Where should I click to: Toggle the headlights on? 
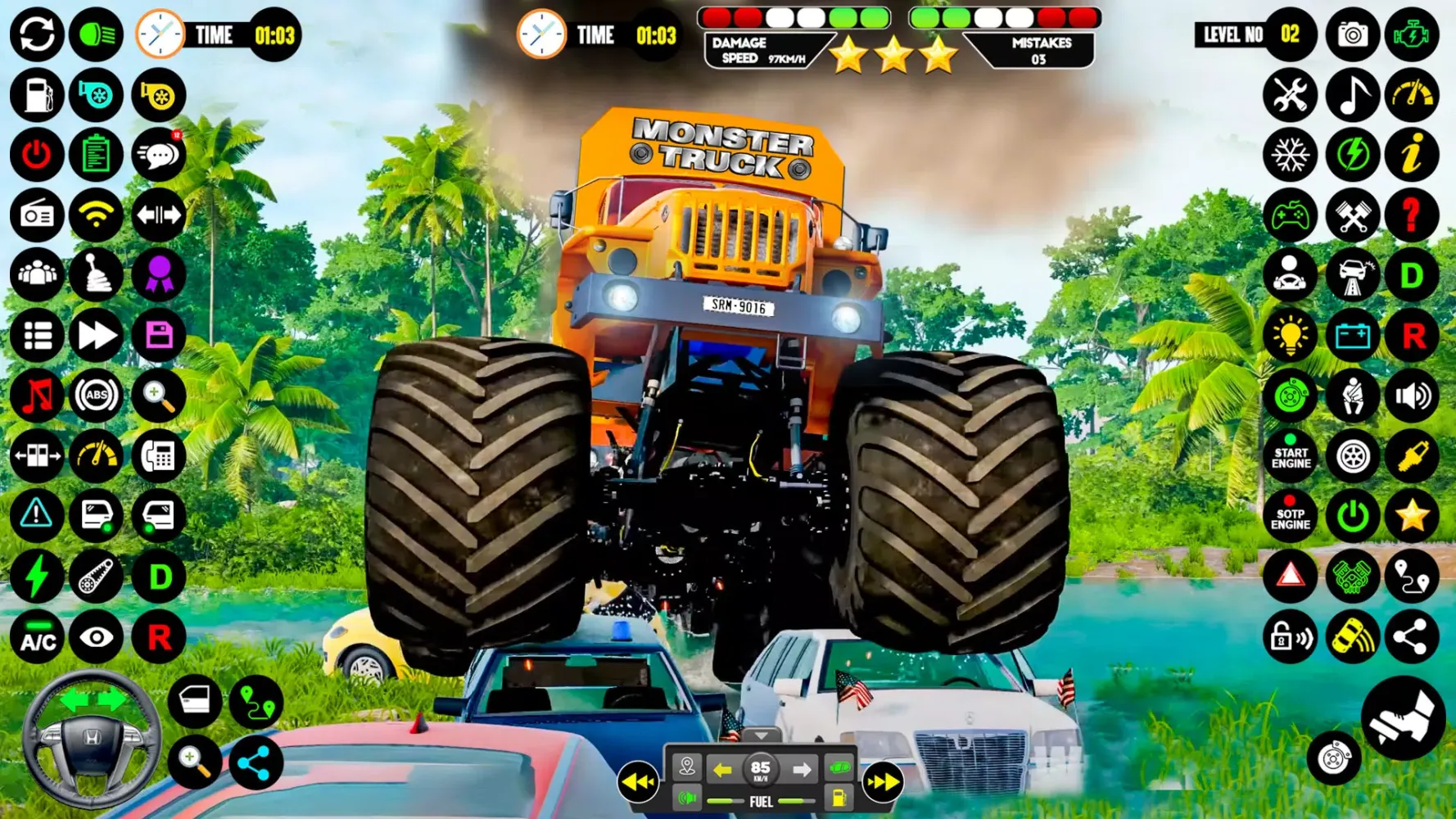click(97, 35)
